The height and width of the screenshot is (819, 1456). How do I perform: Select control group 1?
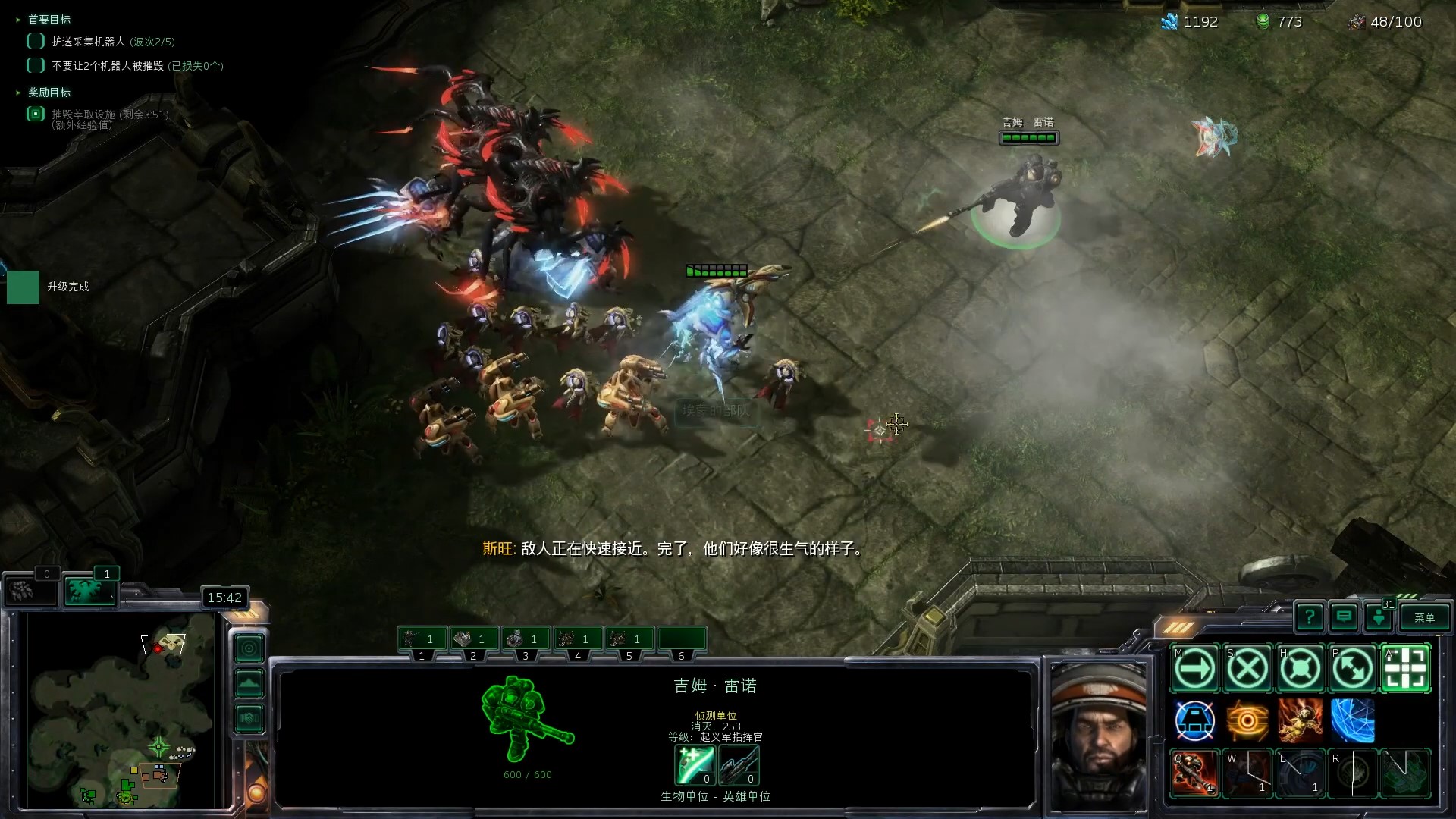click(x=422, y=640)
